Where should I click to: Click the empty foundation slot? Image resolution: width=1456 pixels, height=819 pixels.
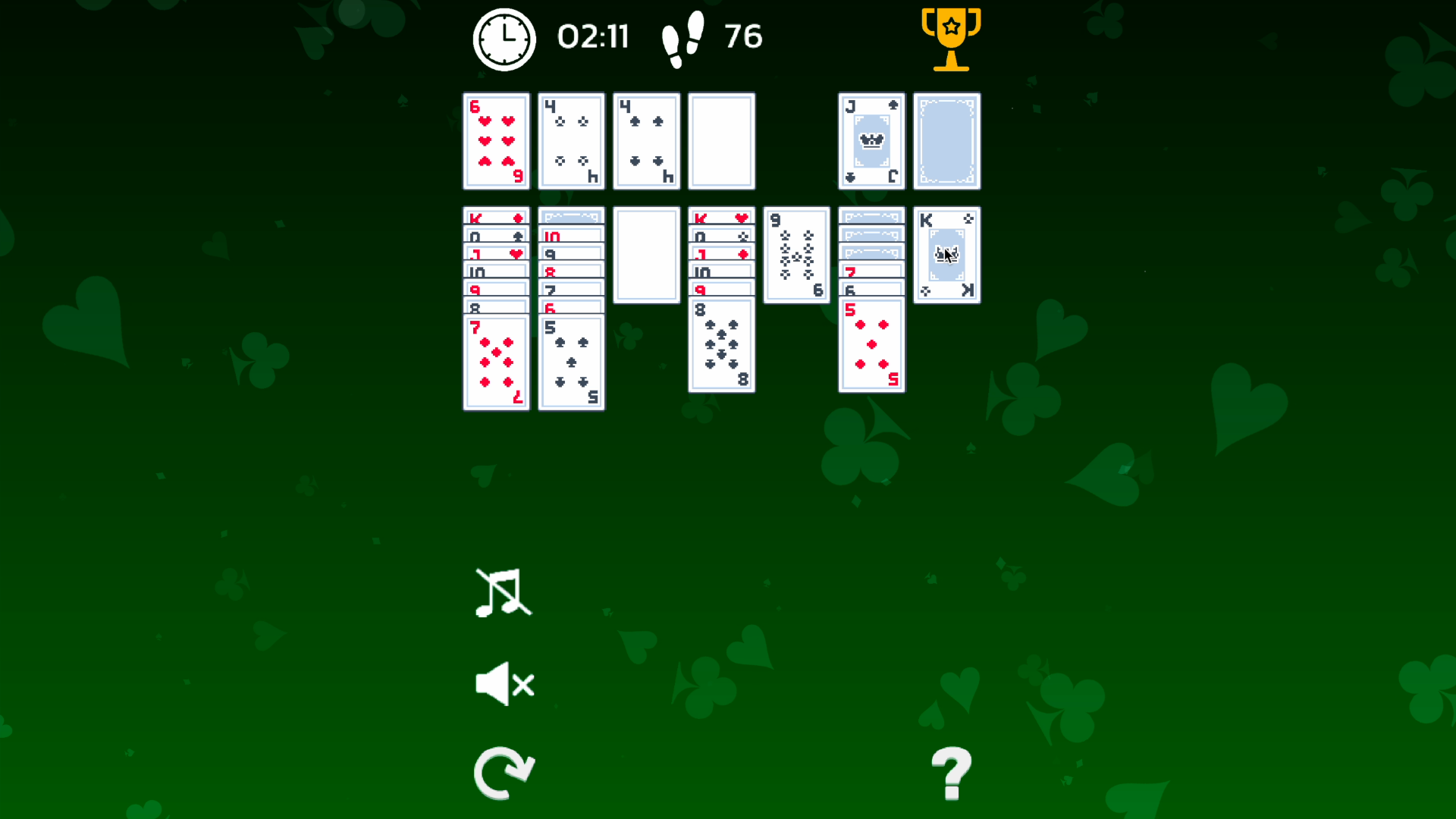tap(721, 141)
